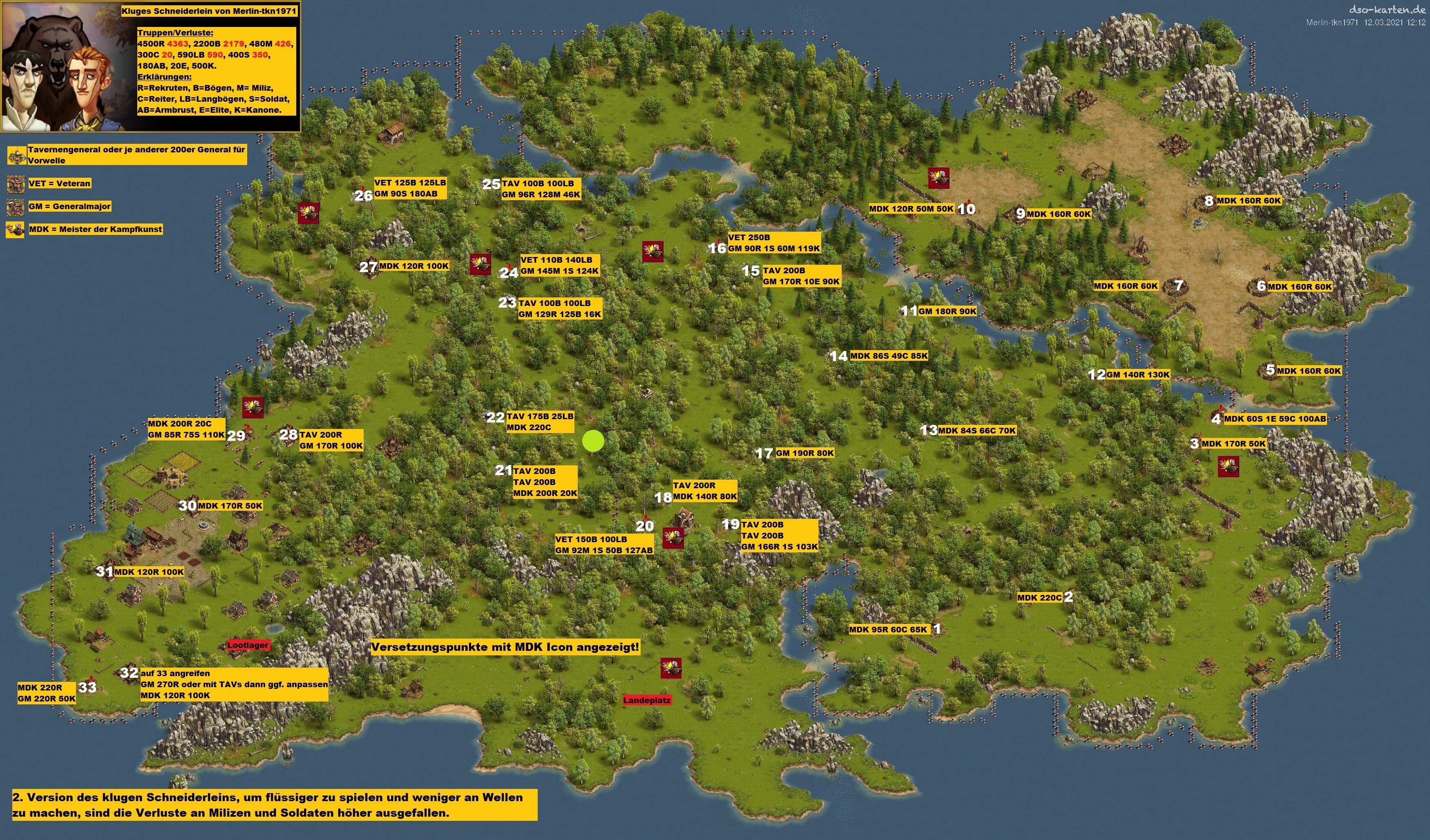Screen dimensions: 1430x840
Task: Select camp marker number 14
Action: (838, 356)
